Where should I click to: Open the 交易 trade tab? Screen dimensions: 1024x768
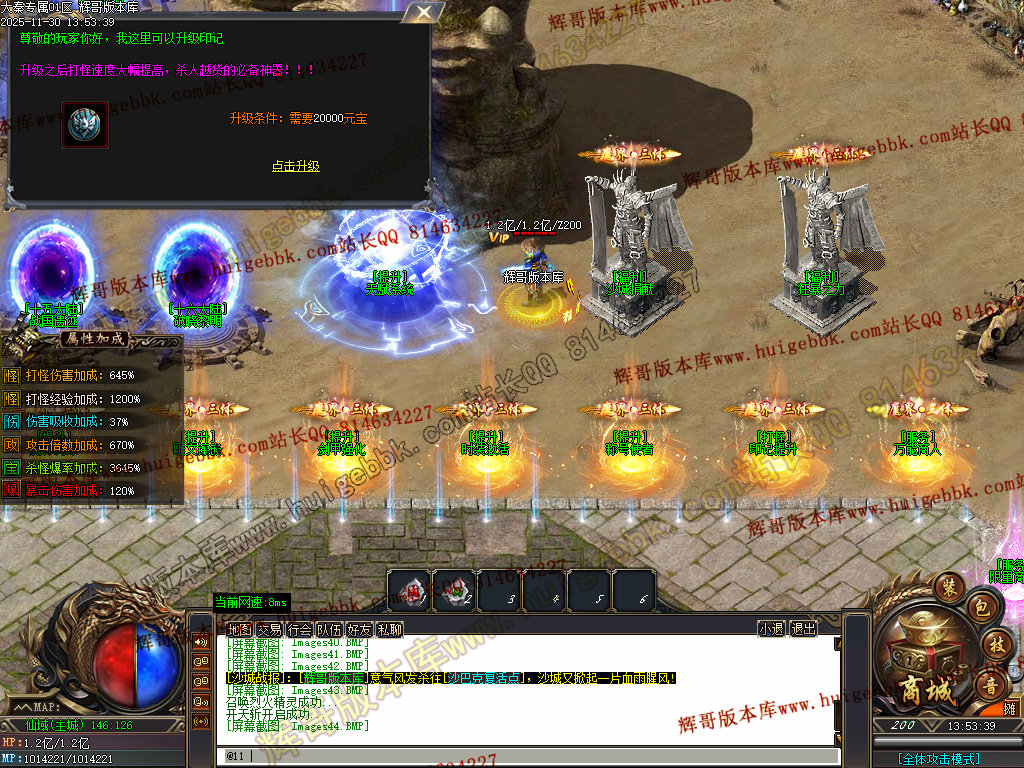269,629
